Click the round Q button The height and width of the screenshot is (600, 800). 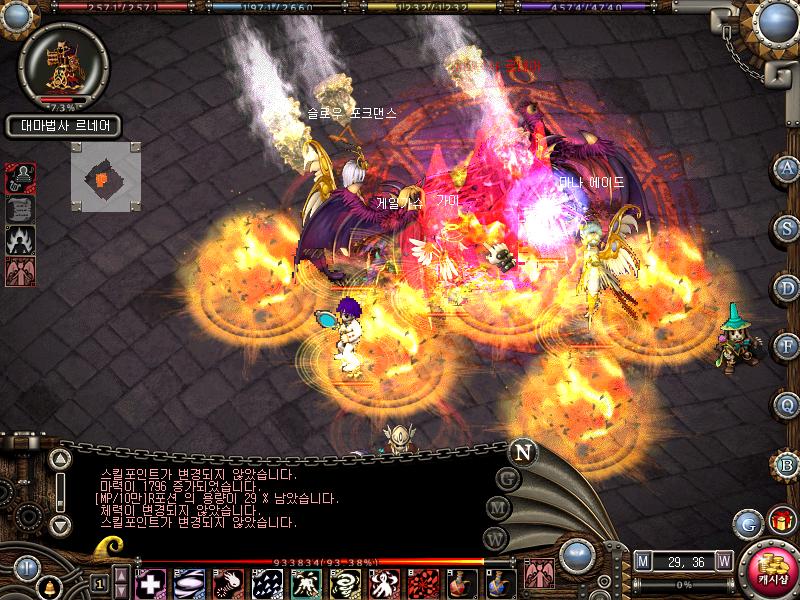(788, 405)
